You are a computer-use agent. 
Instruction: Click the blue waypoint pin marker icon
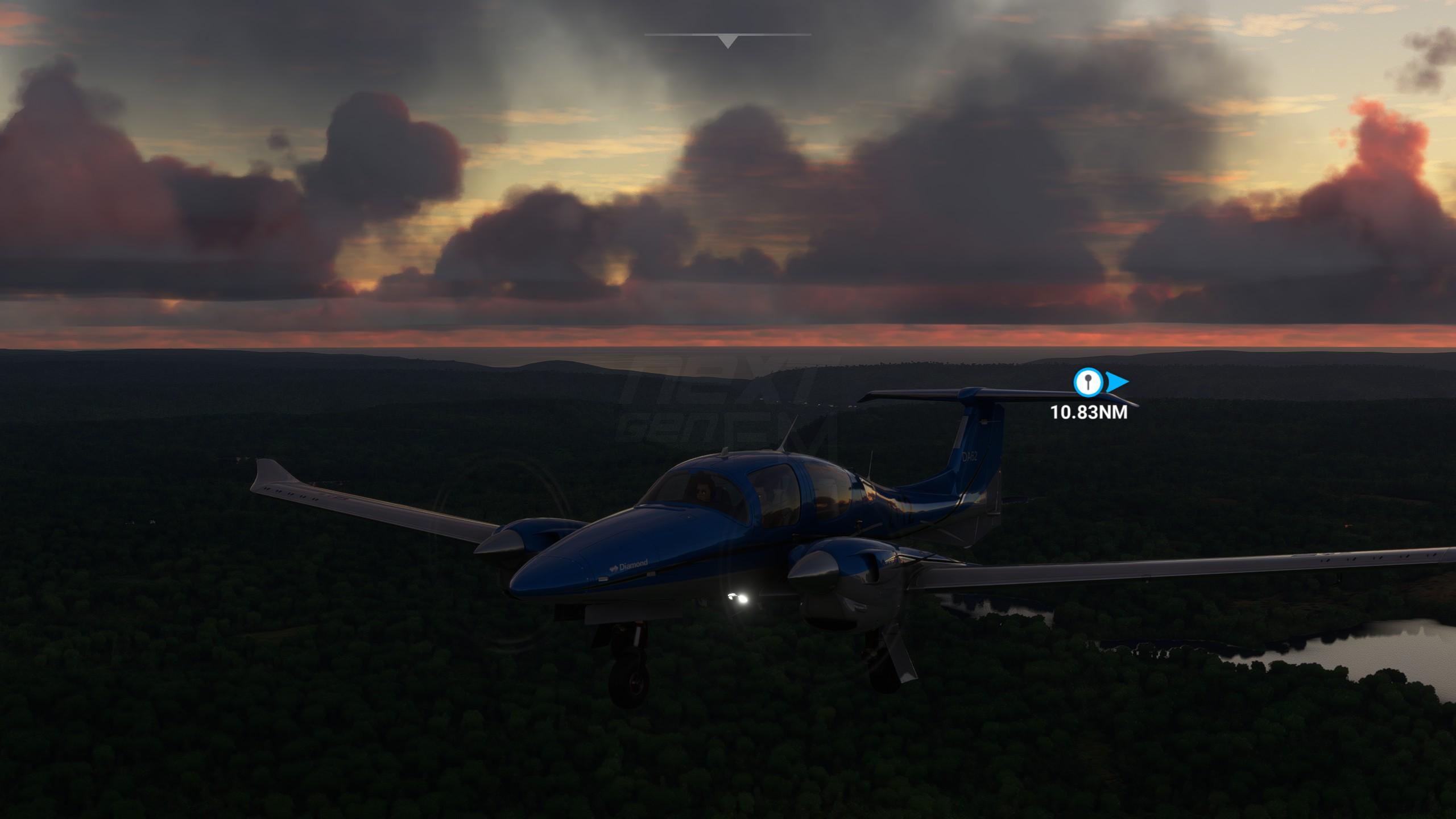pyautogui.click(x=1087, y=382)
